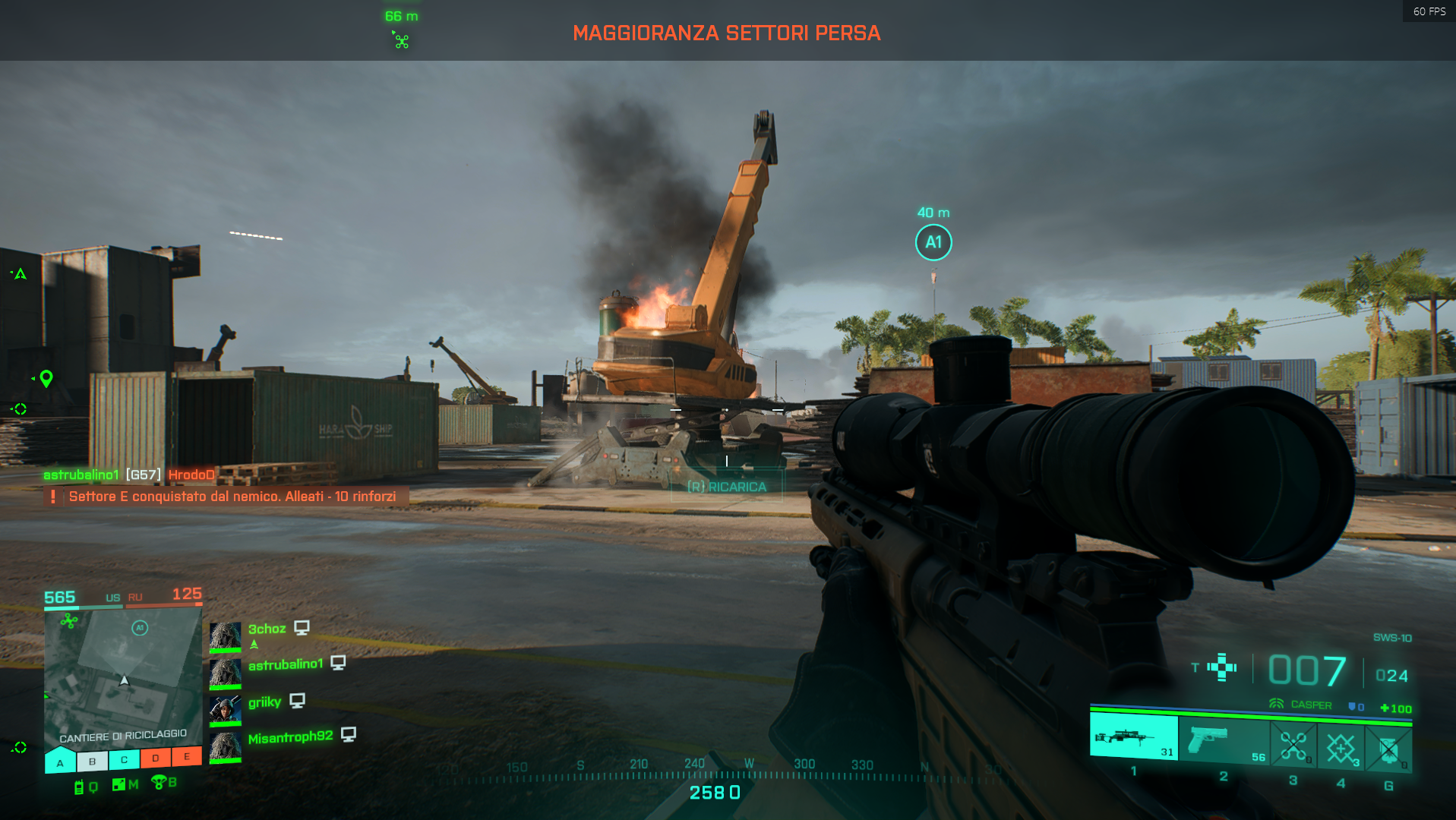Click the grenade icon in the G slot
The image size is (1456, 820).
[1390, 749]
